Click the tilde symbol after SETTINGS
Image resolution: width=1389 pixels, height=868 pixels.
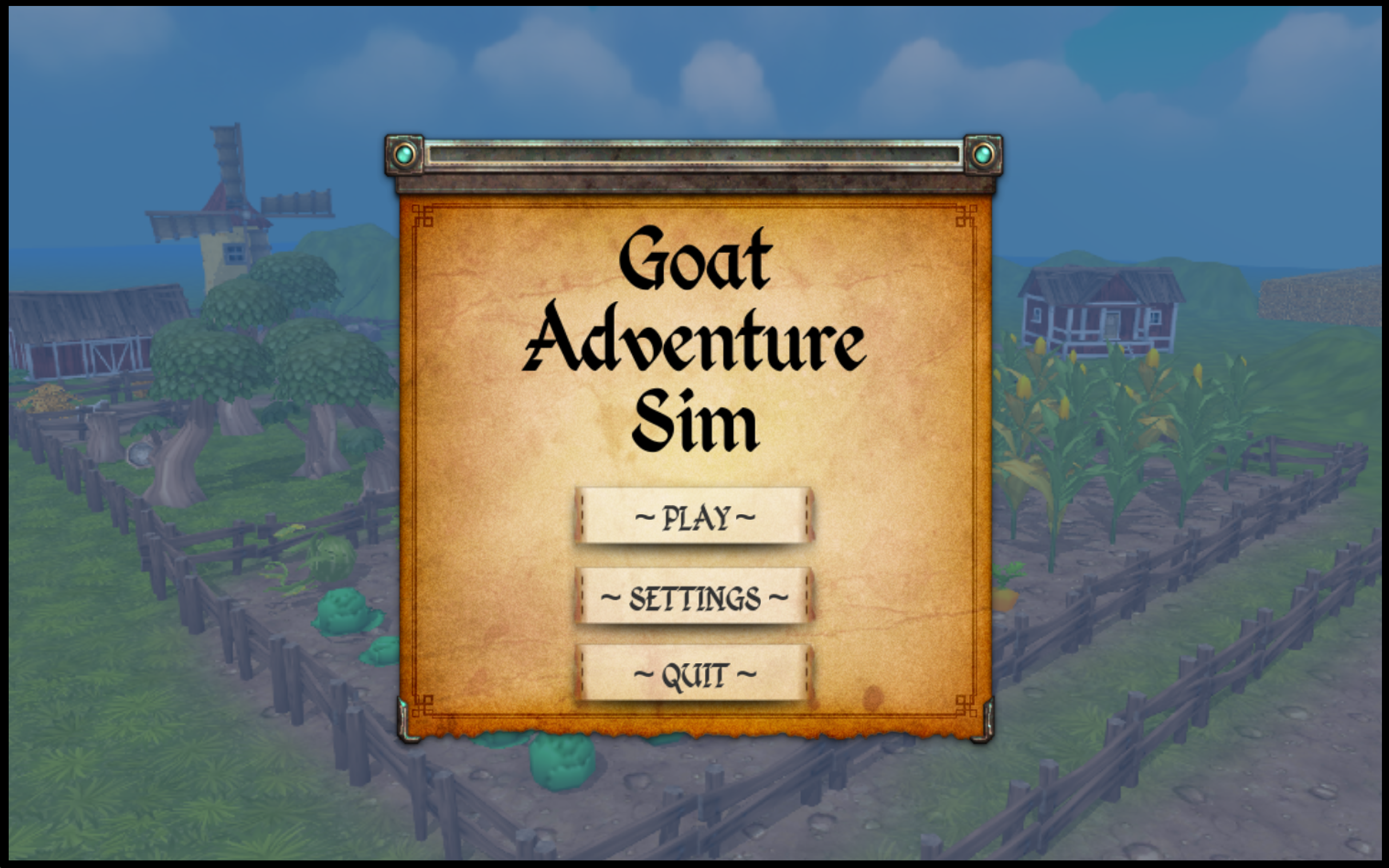pyautogui.click(x=778, y=598)
